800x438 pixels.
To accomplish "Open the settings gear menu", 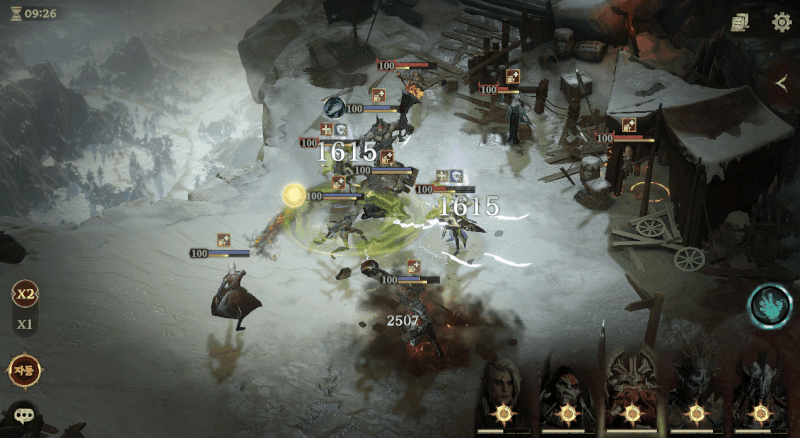I will point(781,21).
